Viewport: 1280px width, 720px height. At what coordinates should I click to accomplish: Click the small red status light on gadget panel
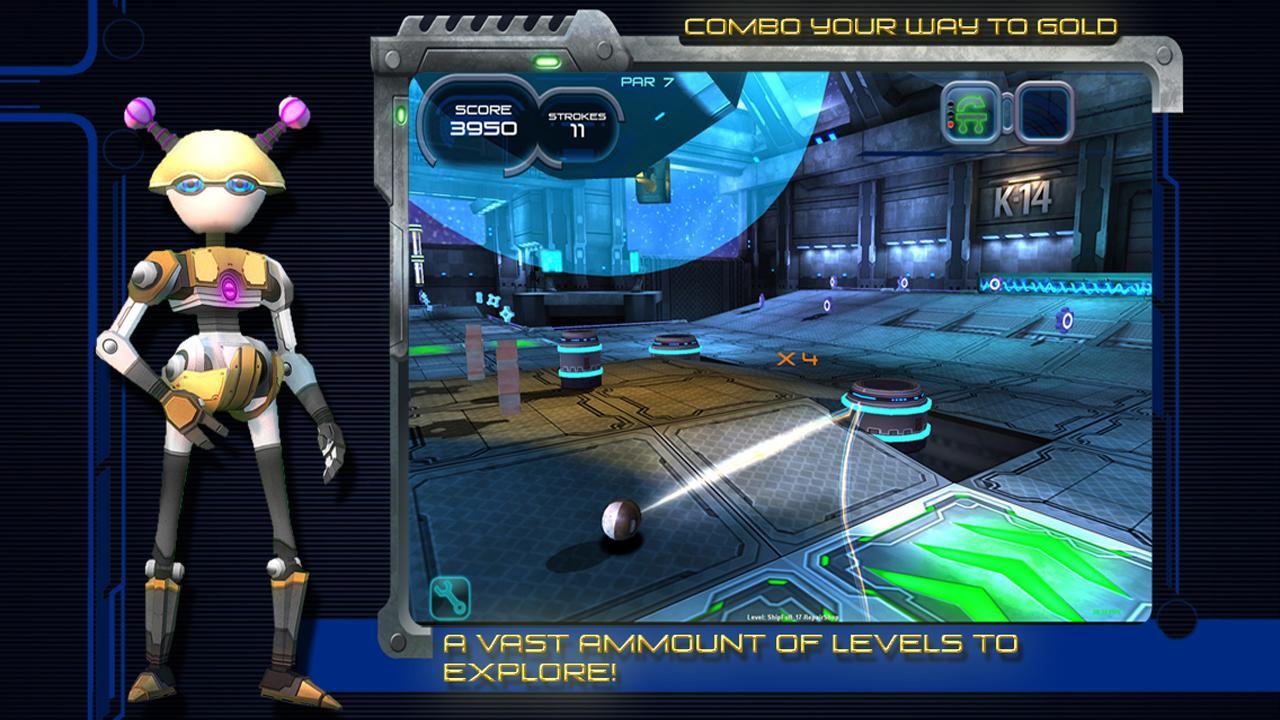point(950,124)
